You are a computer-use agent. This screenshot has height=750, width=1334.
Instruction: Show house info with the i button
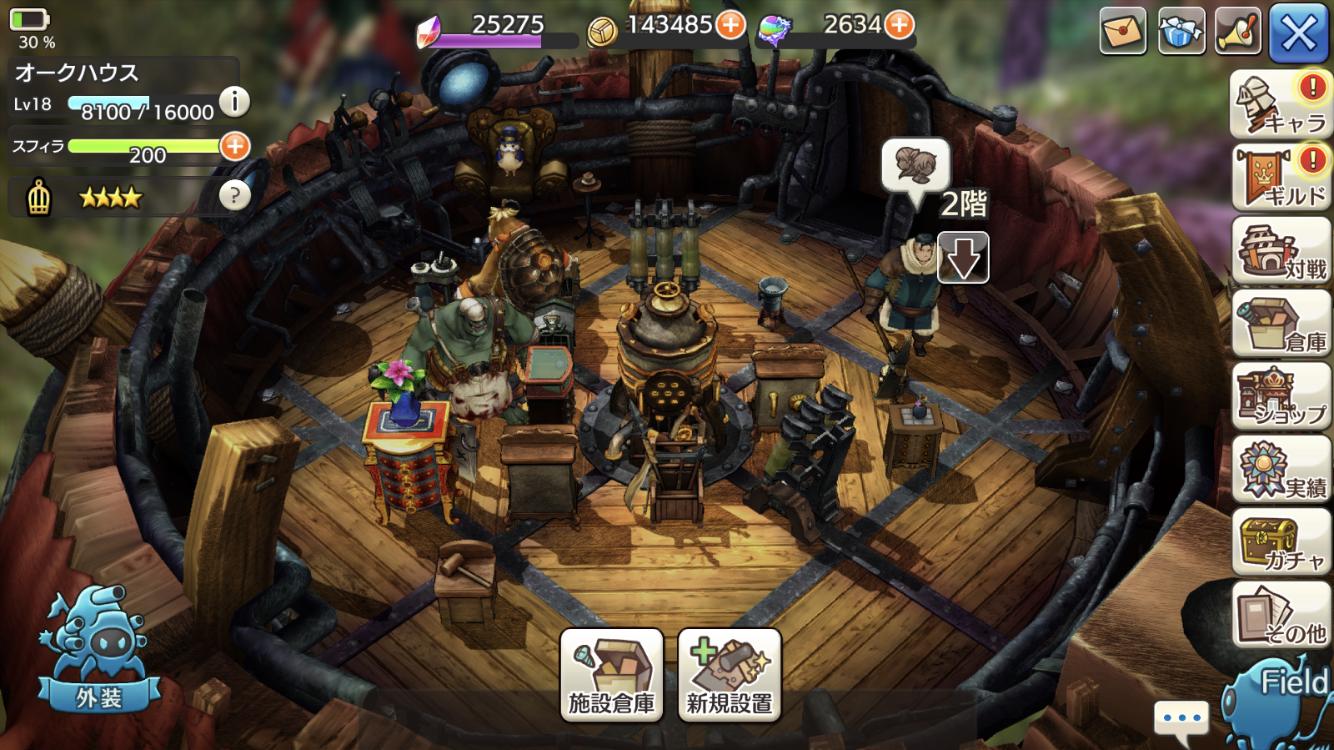[x=234, y=101]
